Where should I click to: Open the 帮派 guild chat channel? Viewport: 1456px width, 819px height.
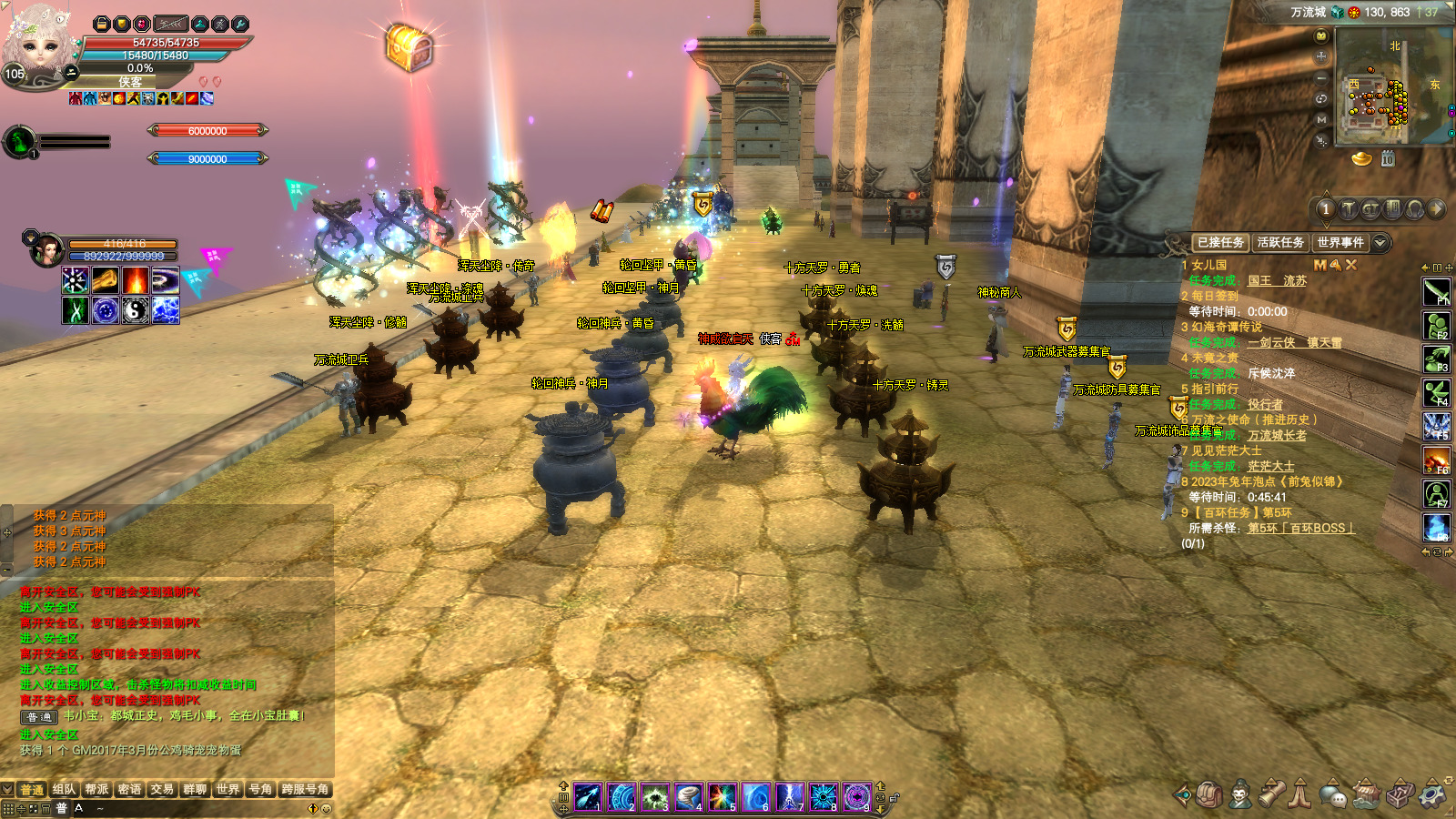point(96,789)
